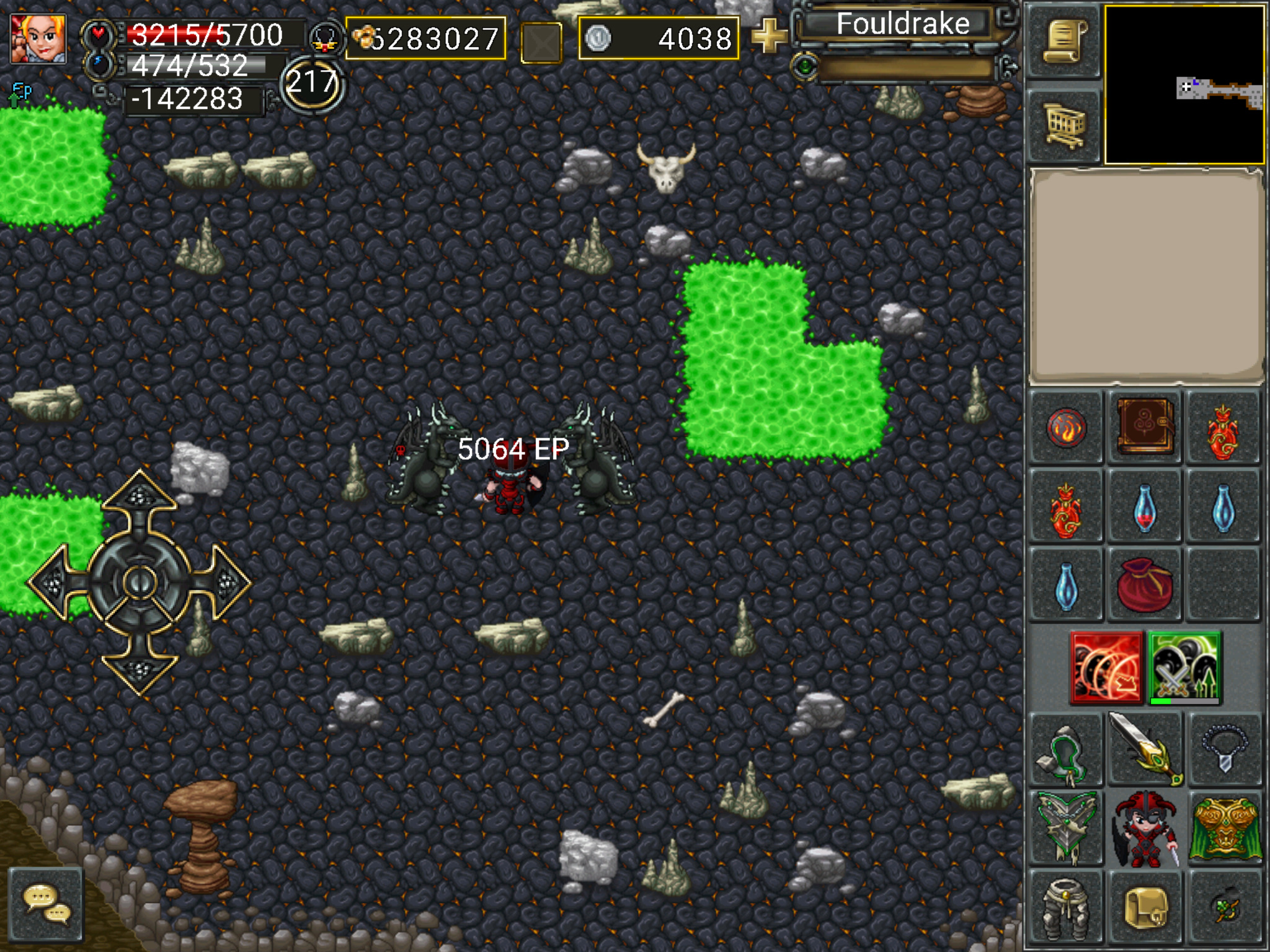Use the brown spellbook item
Screen dimensions: 1270x952
click(1145, 427)
